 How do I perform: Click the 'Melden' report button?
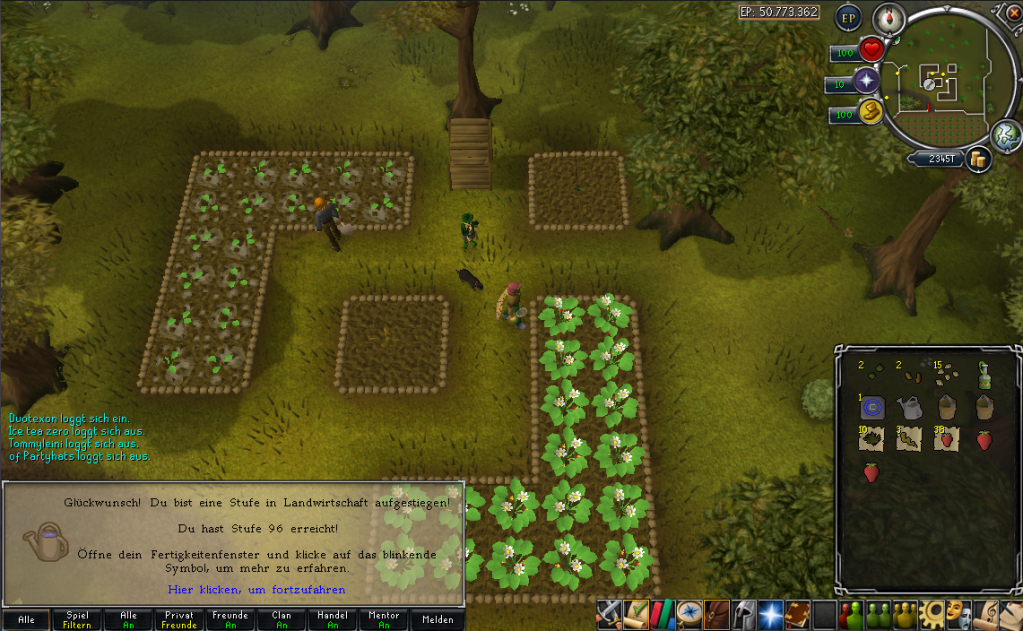(438, 620)
